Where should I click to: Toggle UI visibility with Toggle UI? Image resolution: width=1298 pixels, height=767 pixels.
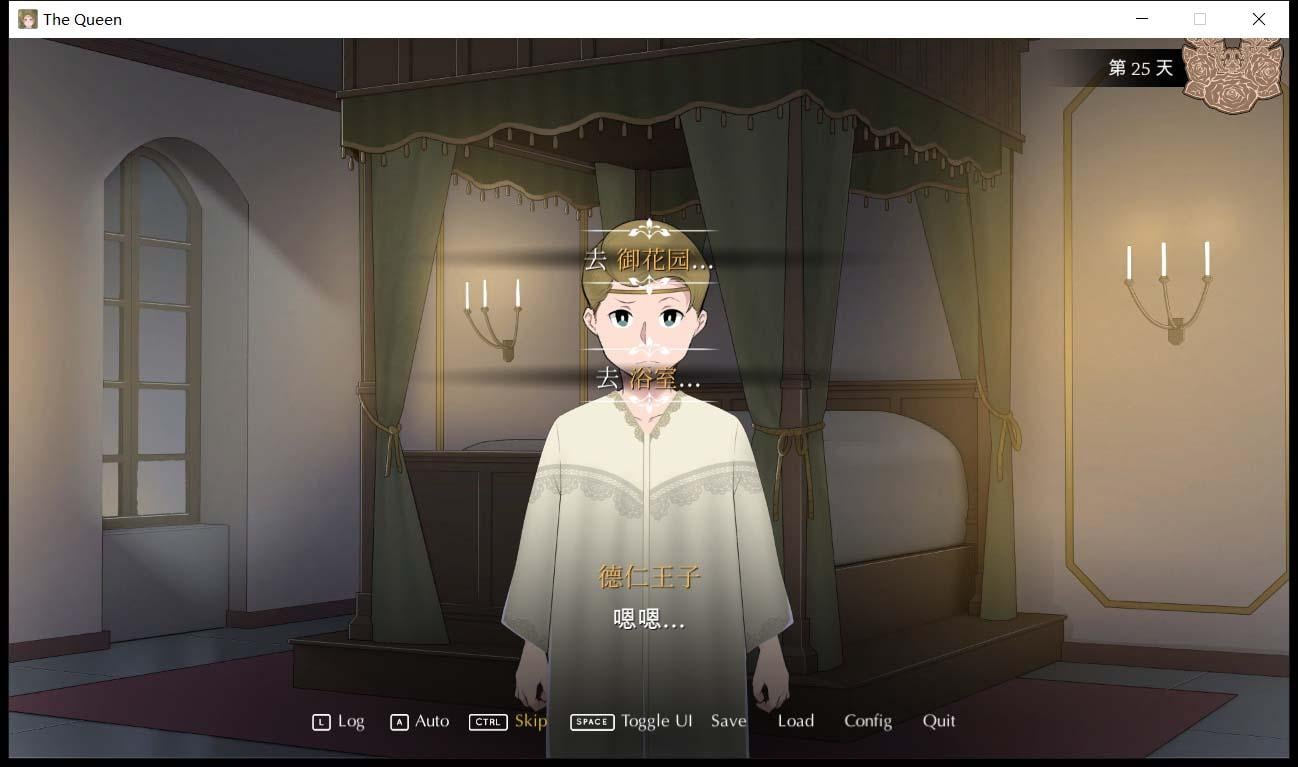(x=656, y=721)
